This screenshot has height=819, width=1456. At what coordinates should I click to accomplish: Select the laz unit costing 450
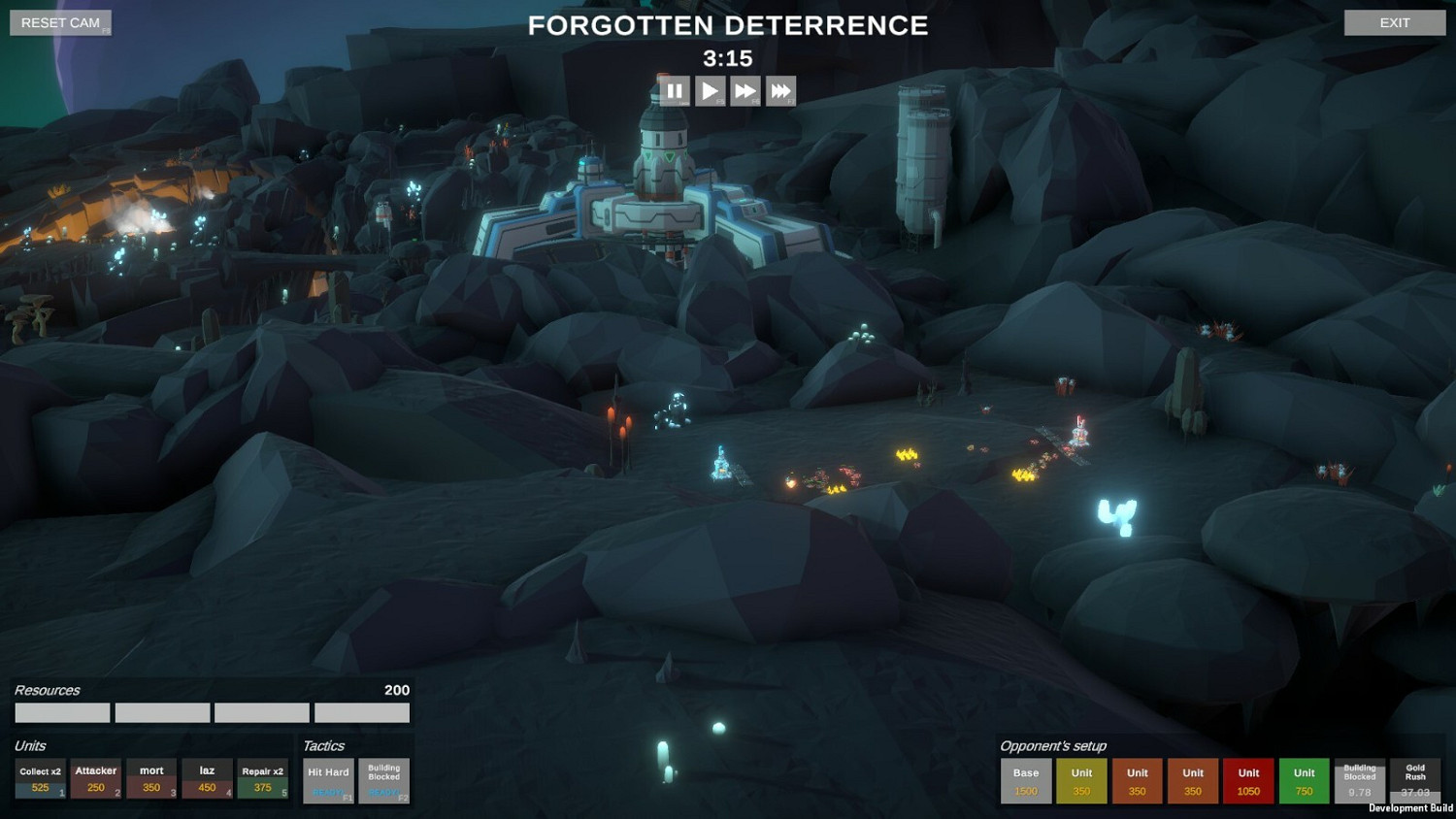[205, 779]
